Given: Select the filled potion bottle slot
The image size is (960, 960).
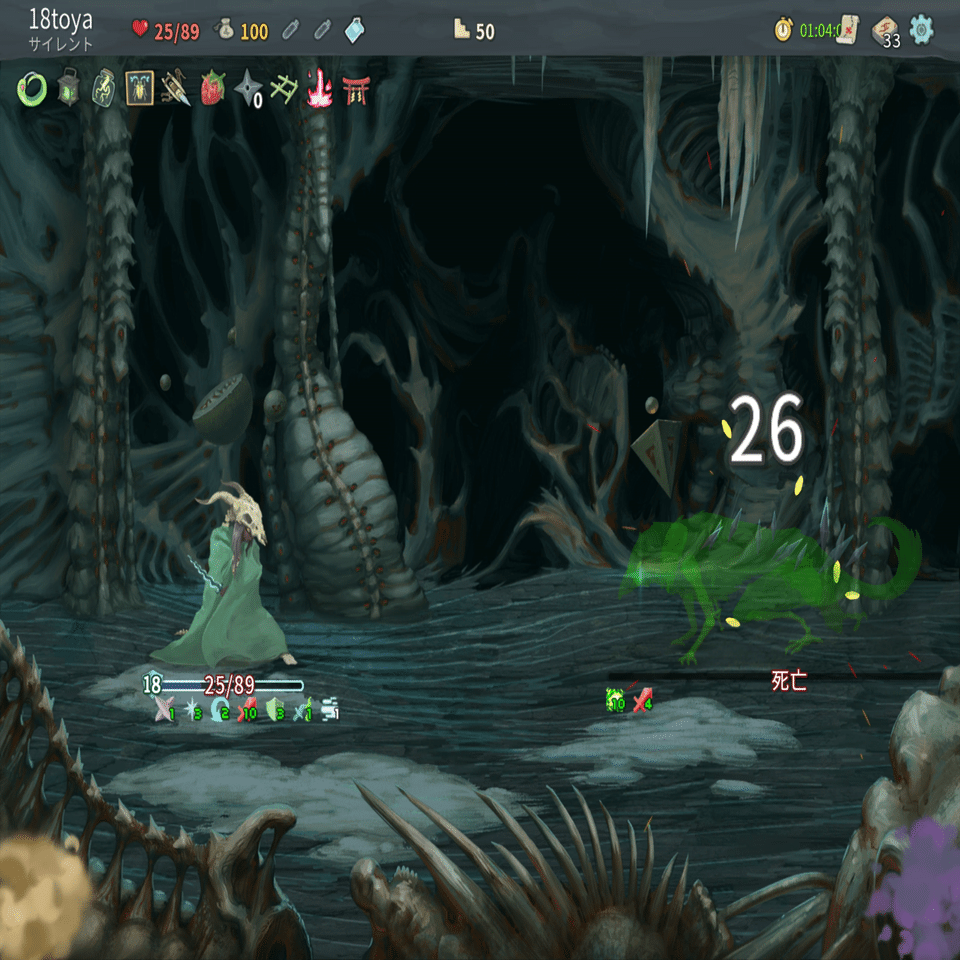Looking at the screenshot, I should coord(354,31).
